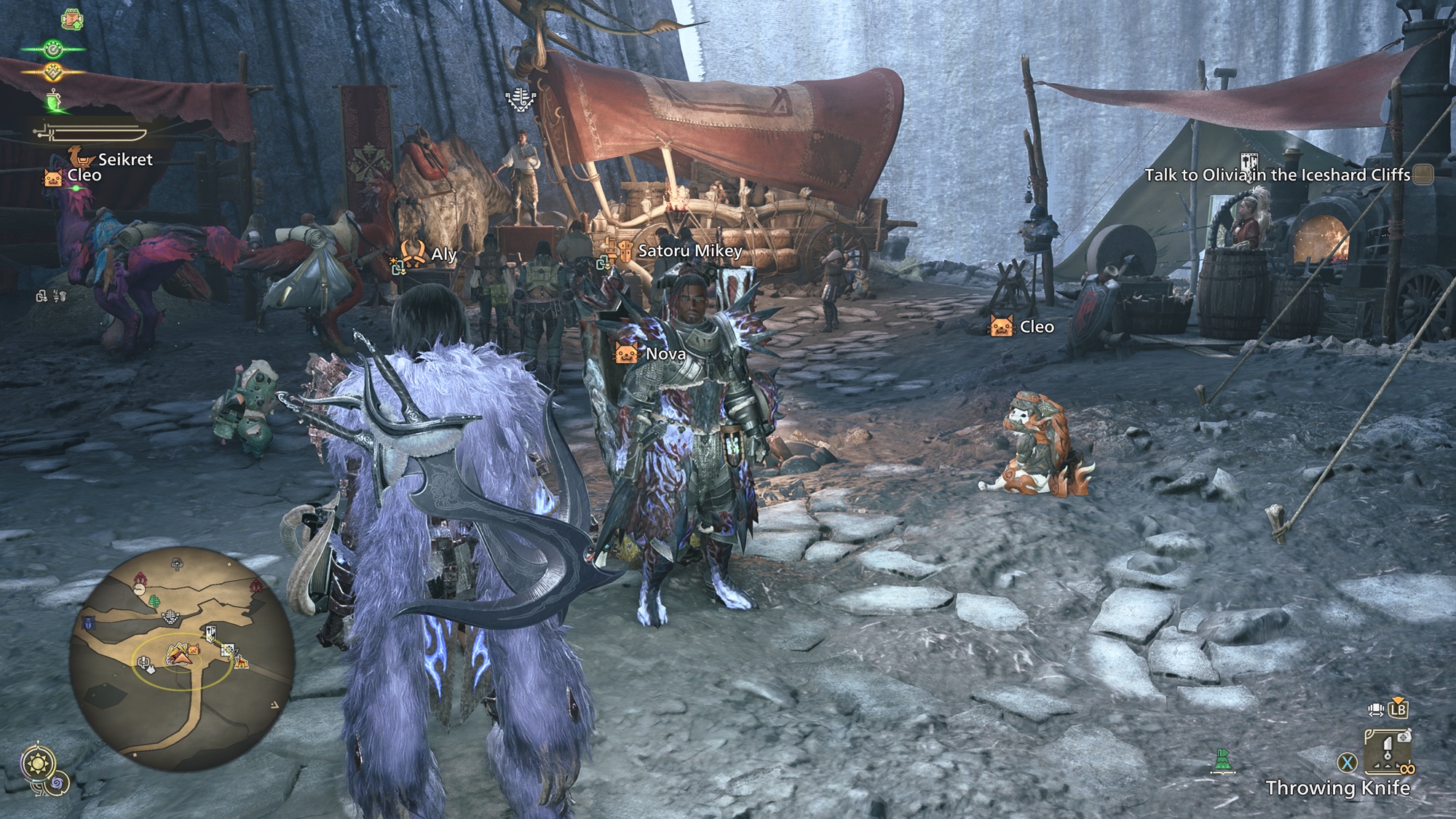1456x819 pixels.
Task: Select the green tree marker on minimap
Action: (155, 601)
